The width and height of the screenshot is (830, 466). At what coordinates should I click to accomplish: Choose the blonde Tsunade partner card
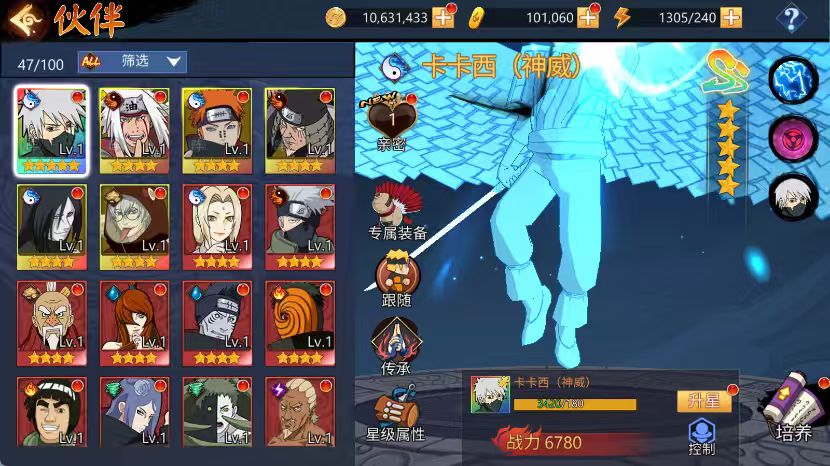(217, 226)
